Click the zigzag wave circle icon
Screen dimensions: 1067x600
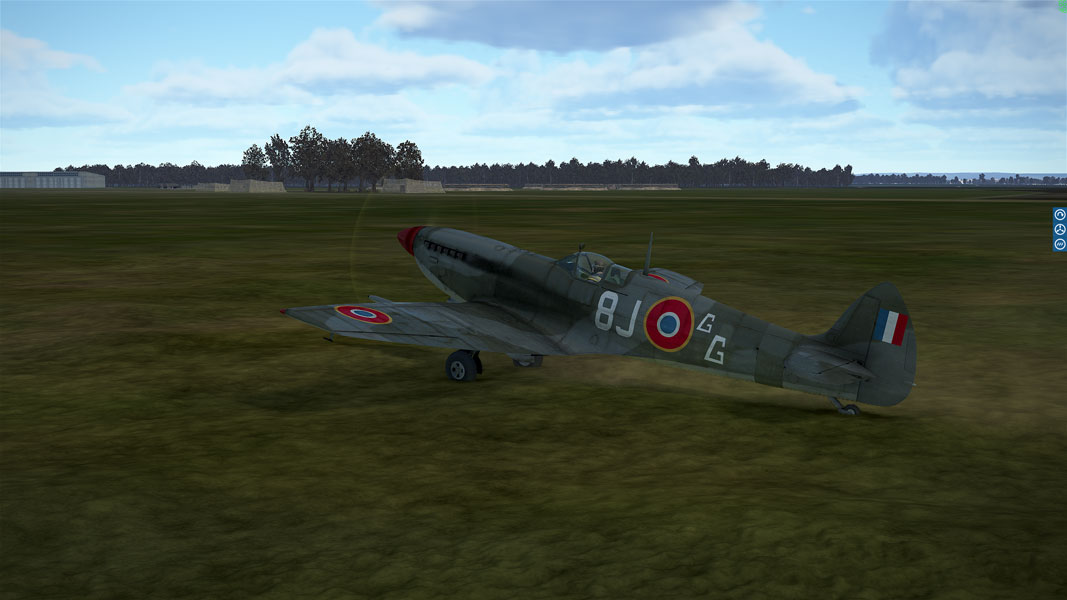tap(1059, 244)
